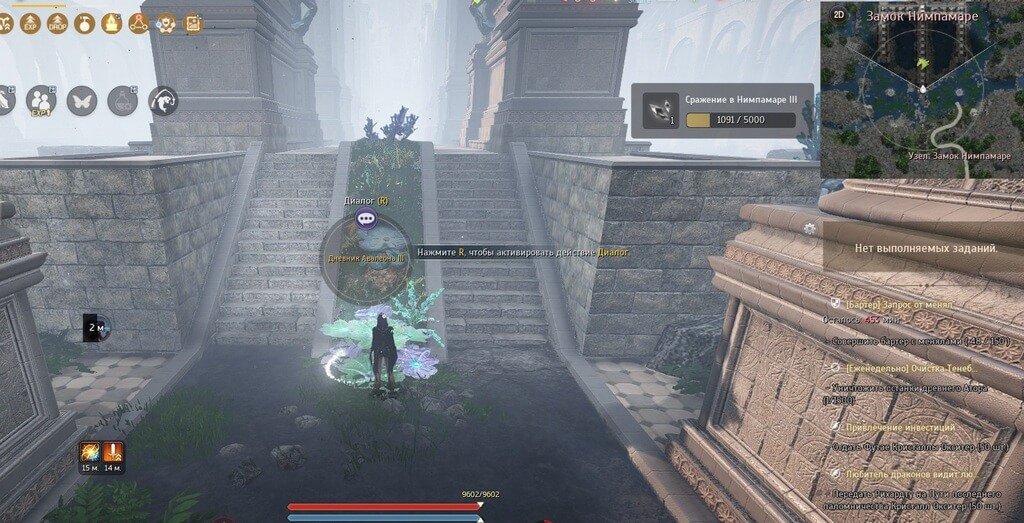
Task: Click the Диалог speech bubble icon
Action: (x=366, y=217)
